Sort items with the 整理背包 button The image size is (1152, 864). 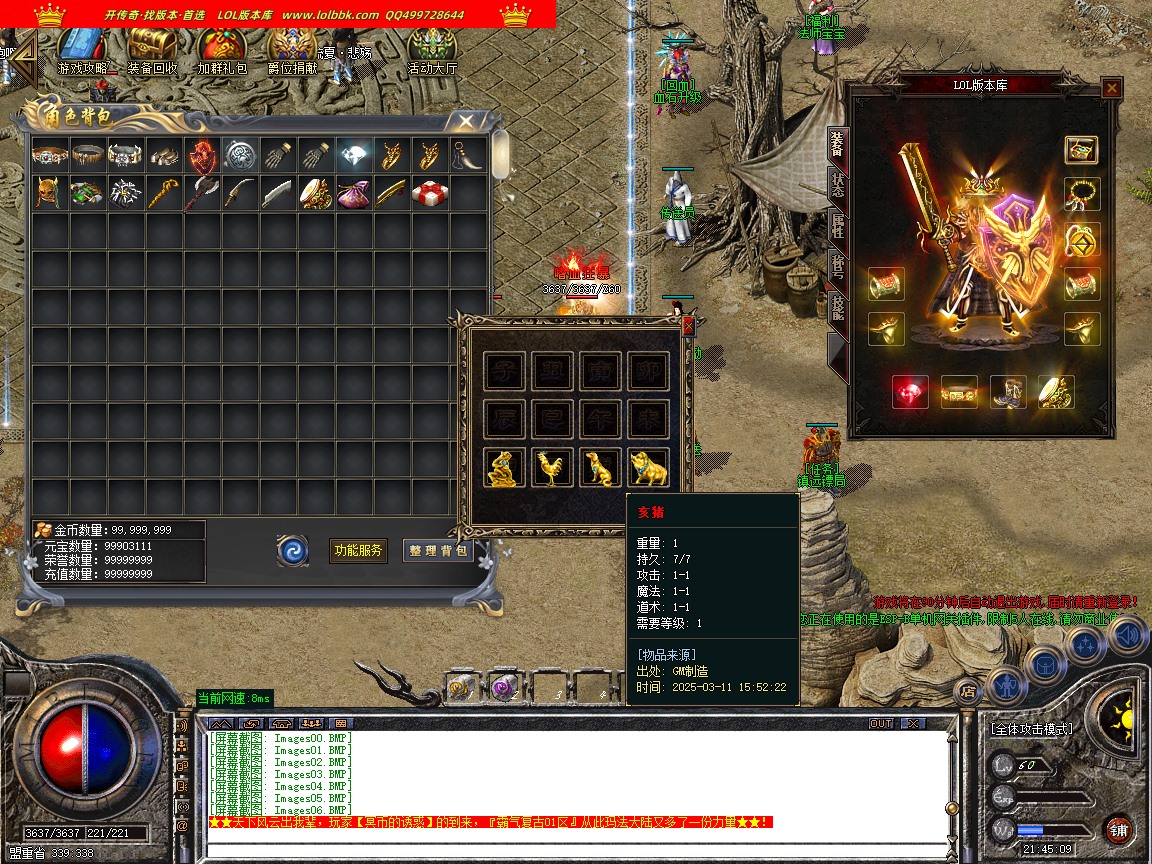438,550
